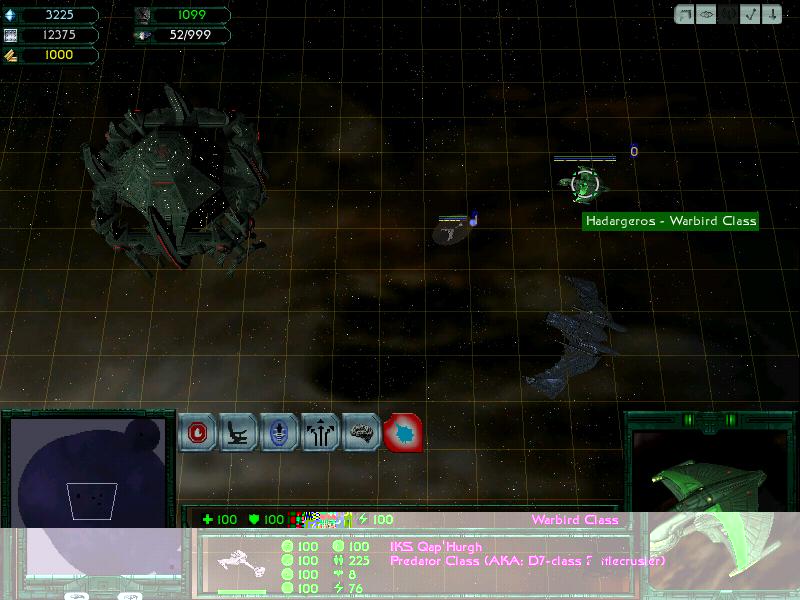This screenshot has height=600, width=800.
Task: Select the Hadargeros Warbird with the selection ring
Action: (582, 183)
